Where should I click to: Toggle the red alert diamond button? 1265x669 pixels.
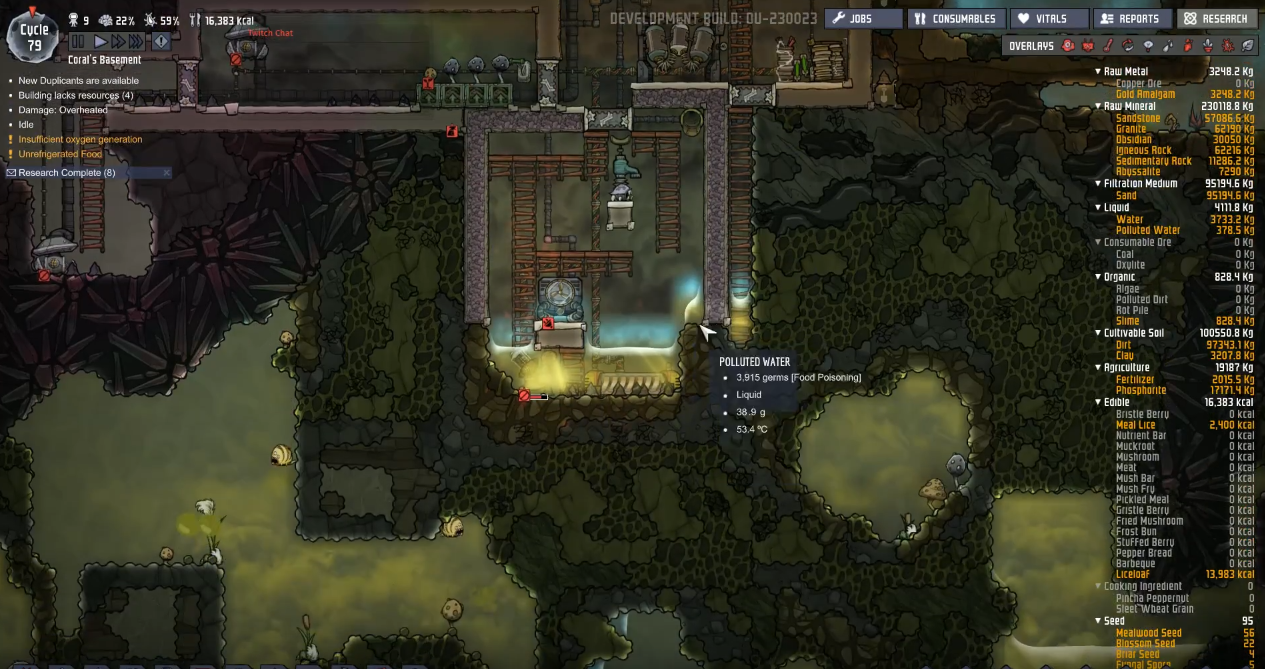pyautogui.click(x=161, y=42)
